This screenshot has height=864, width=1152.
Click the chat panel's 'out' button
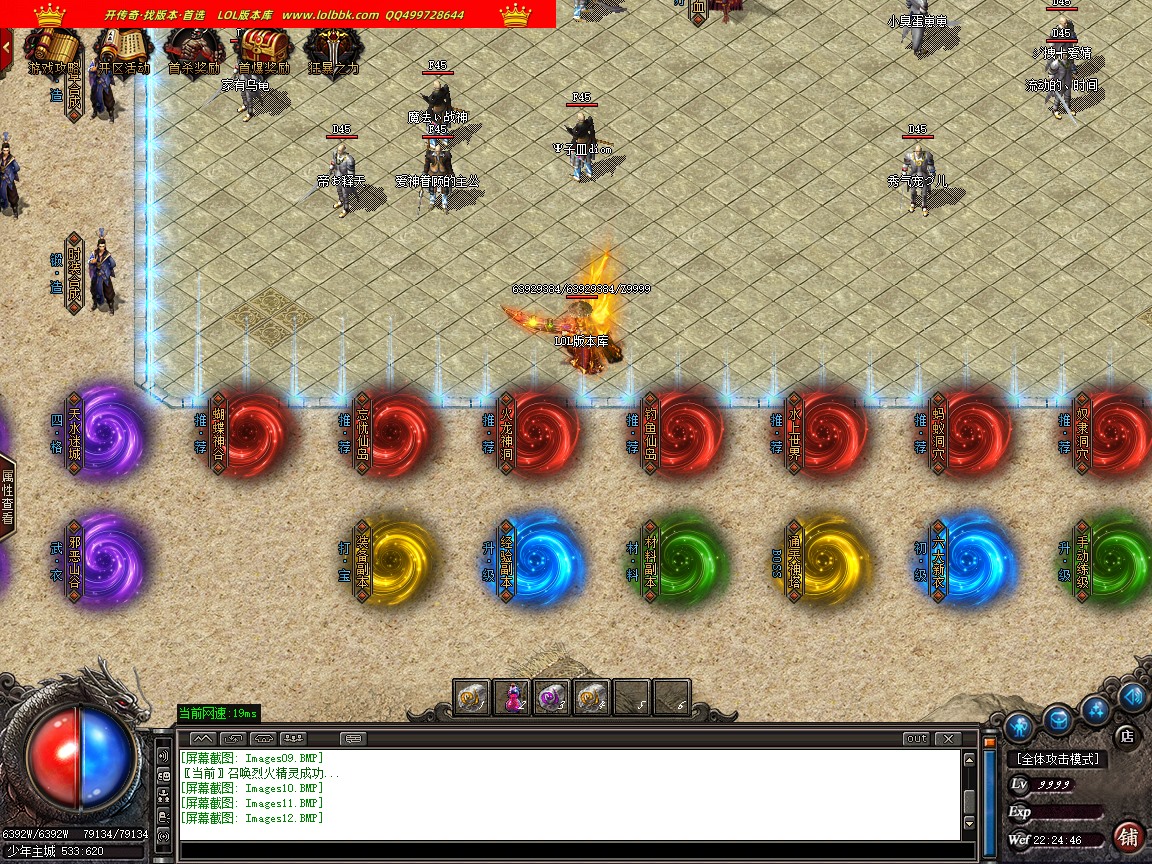[915, 739]
